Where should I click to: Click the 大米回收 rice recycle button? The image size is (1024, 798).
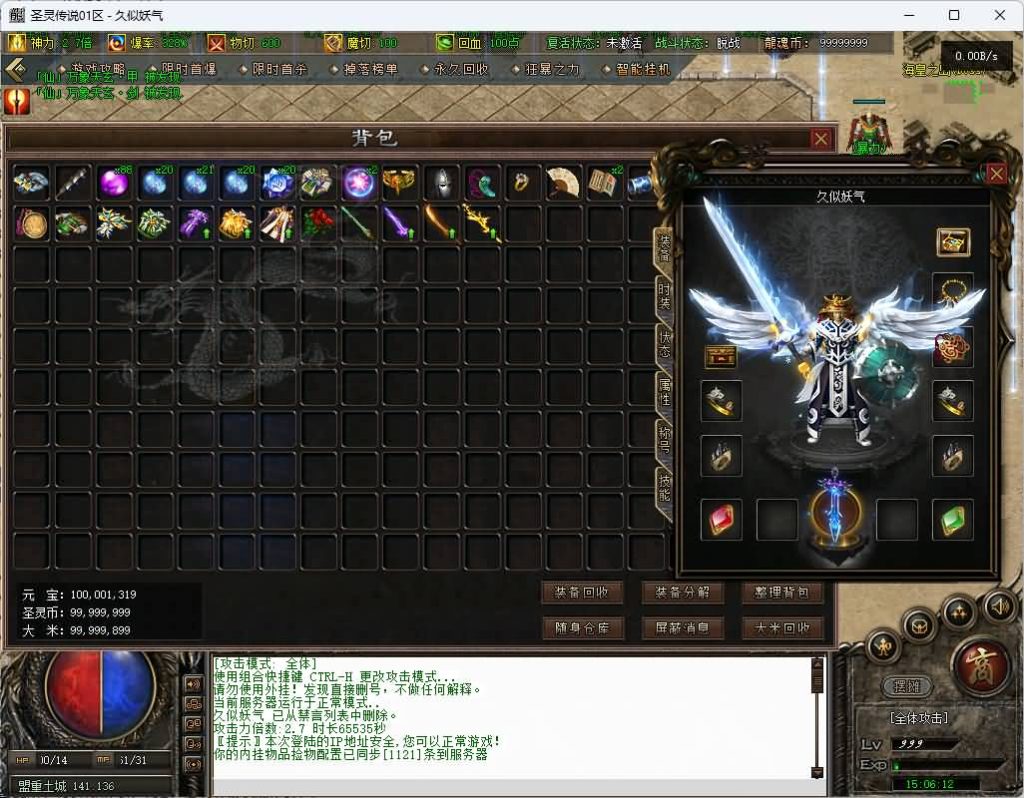pos(782,628)
